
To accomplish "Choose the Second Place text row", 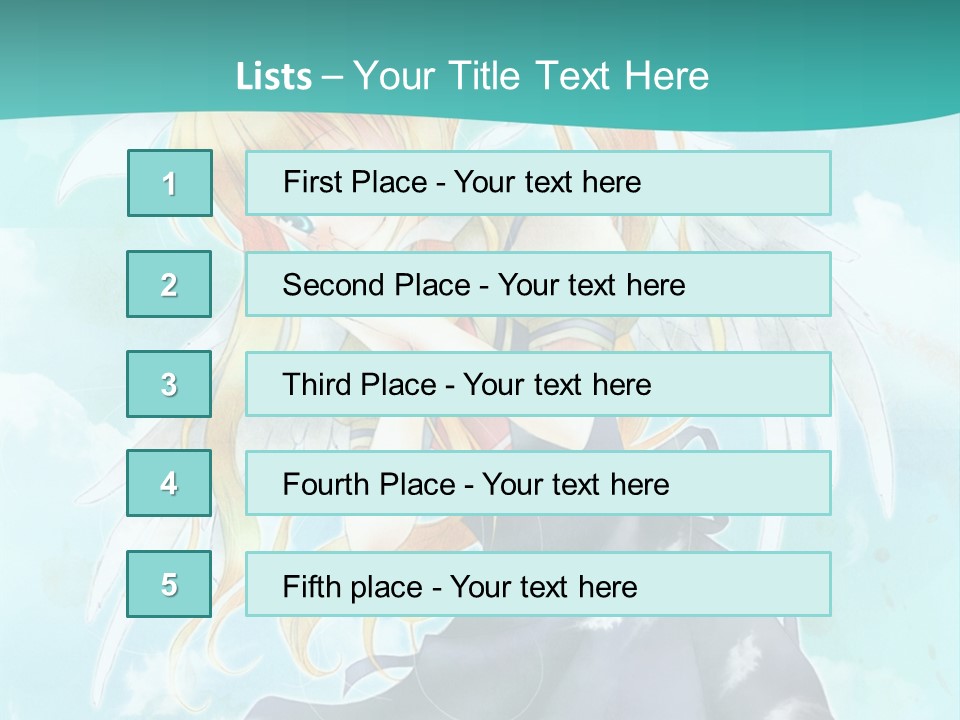I will click(538, 284).
